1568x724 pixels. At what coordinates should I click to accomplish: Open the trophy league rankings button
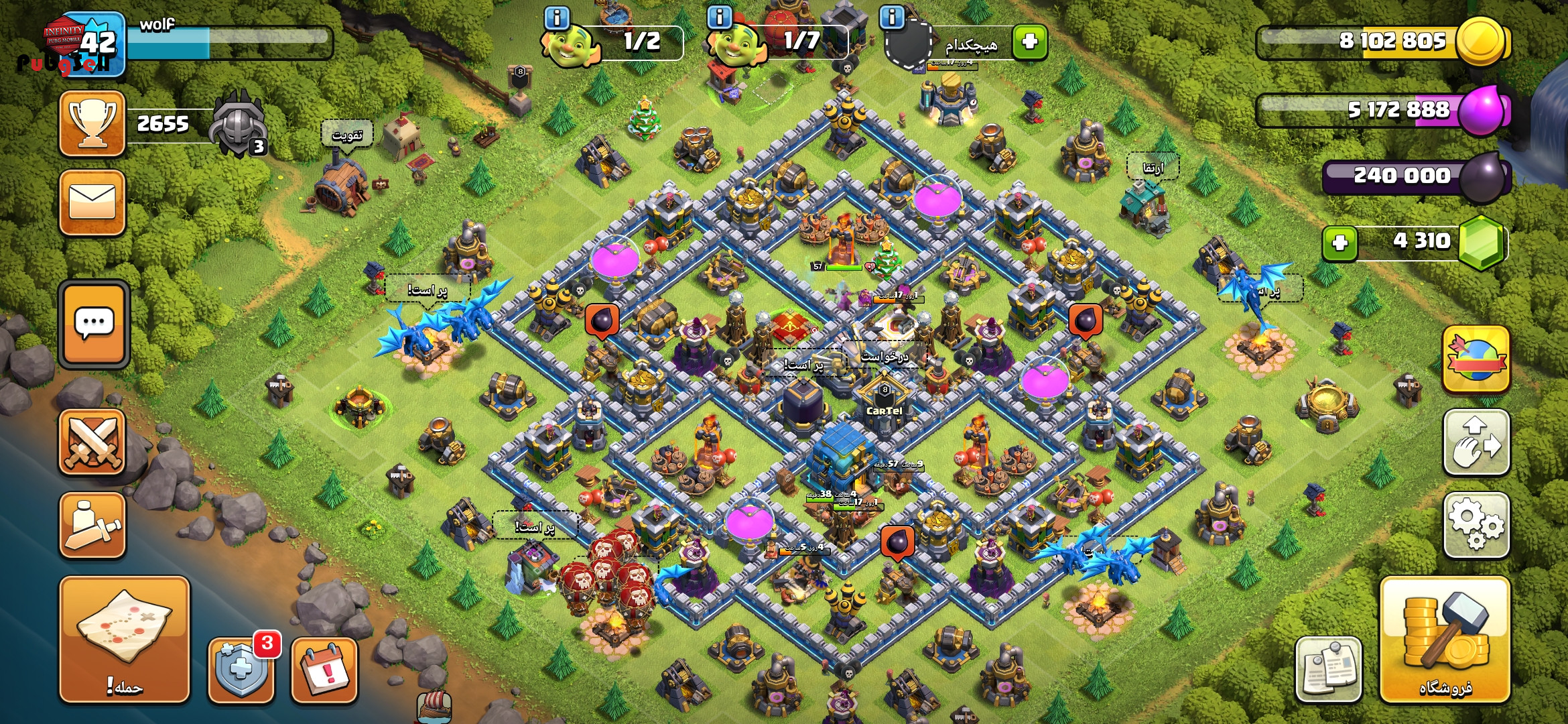92,124
